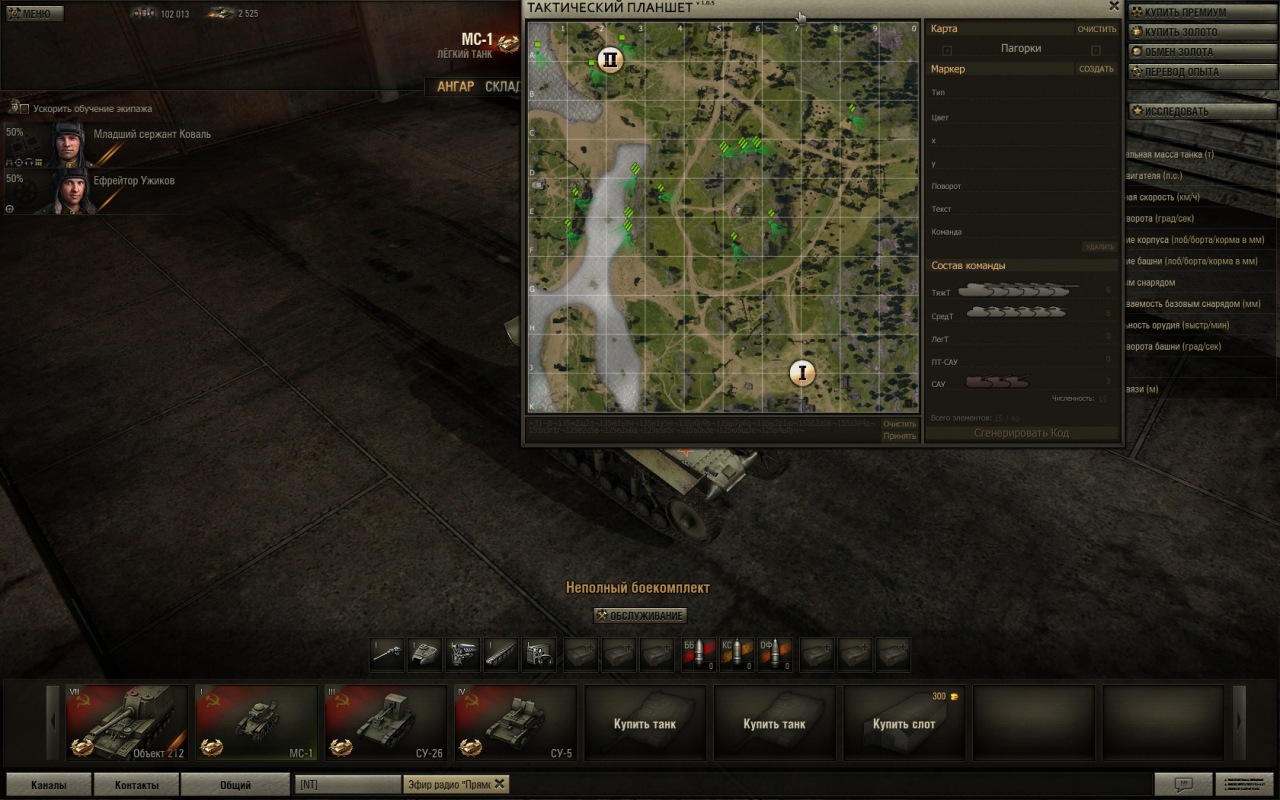Select base marker I on the map

[801, 373]
